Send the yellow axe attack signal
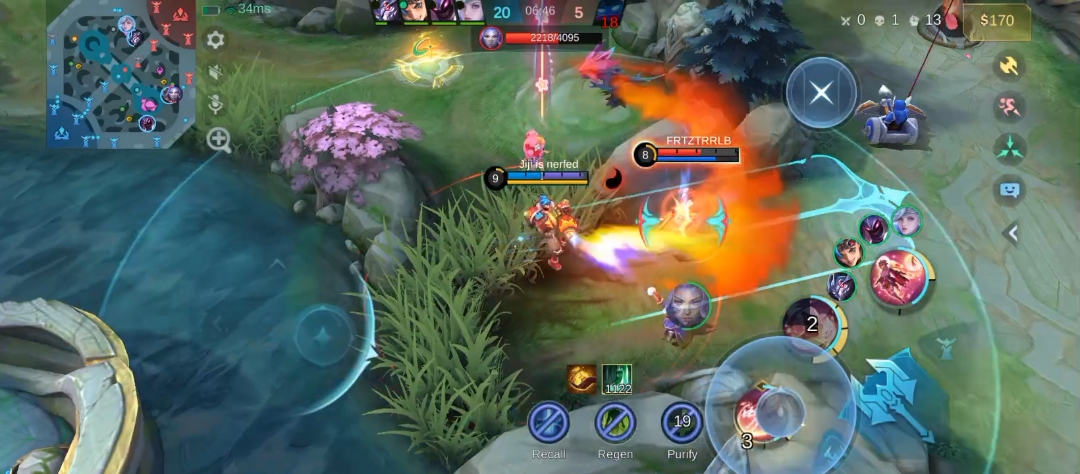The height and width of the screenshot is (474, 1080). pyautogui.click(x=1010, y=65)
